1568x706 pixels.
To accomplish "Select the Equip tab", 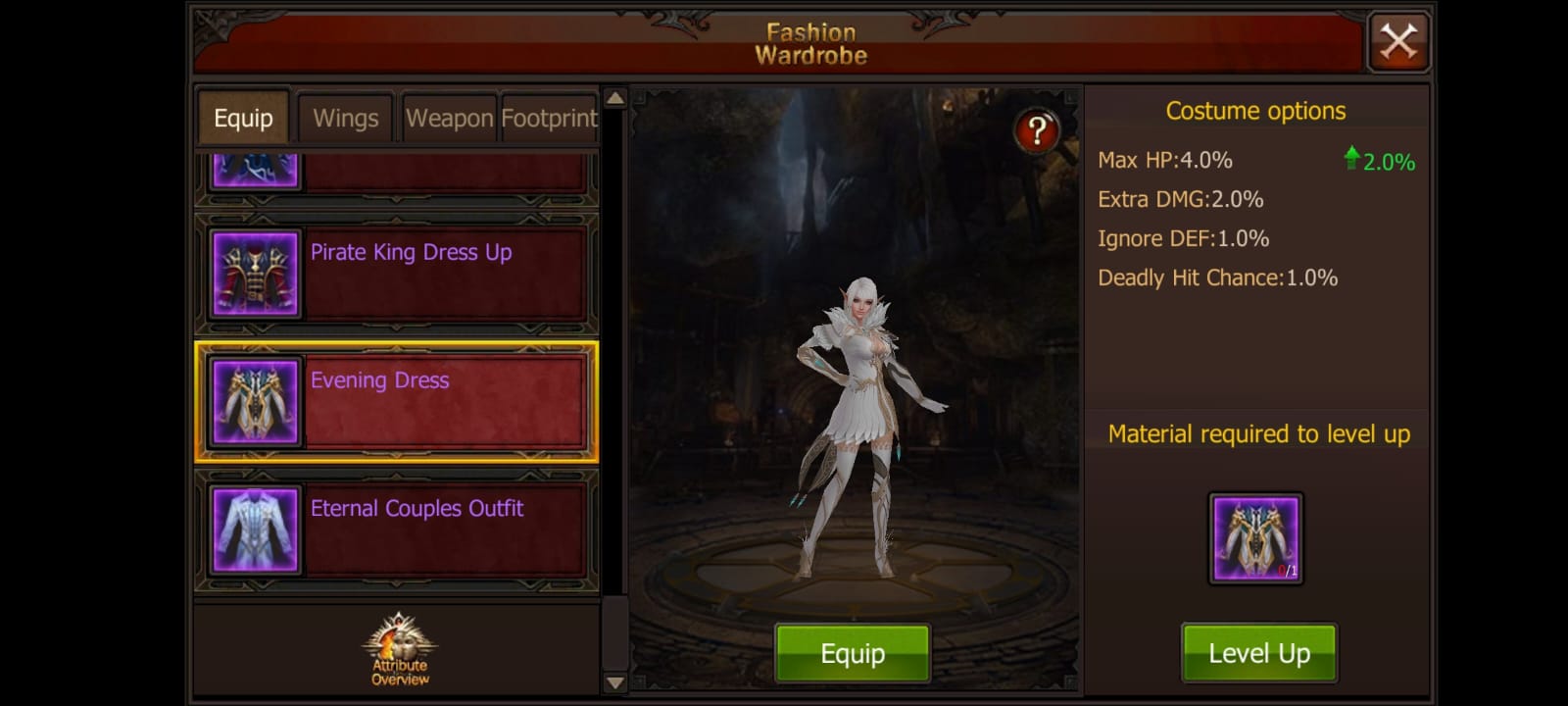I will [x=242, y=118].
